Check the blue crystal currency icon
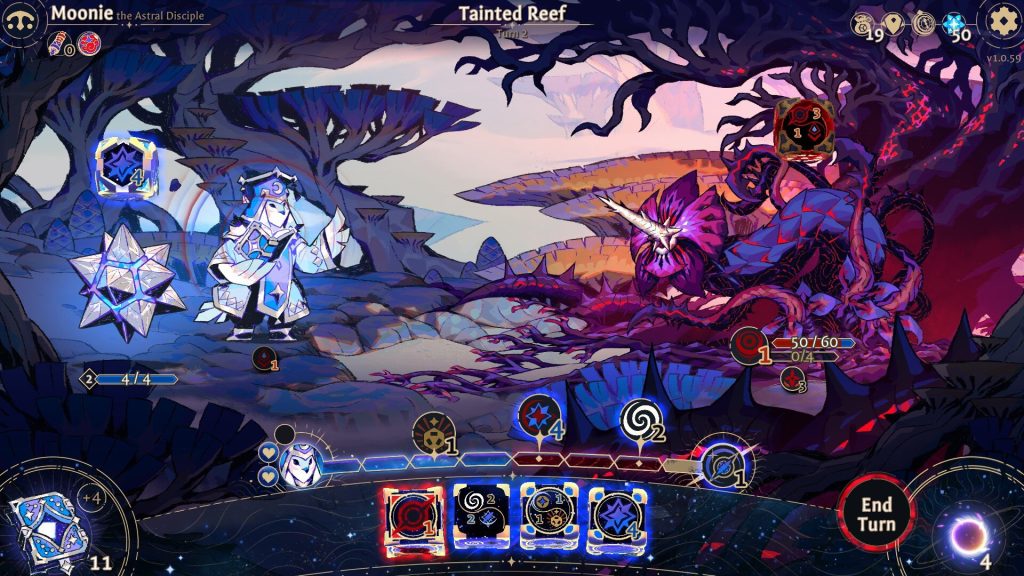This screenshot has width=1024, height=576. pyautogui.click(x=953, y=24)
